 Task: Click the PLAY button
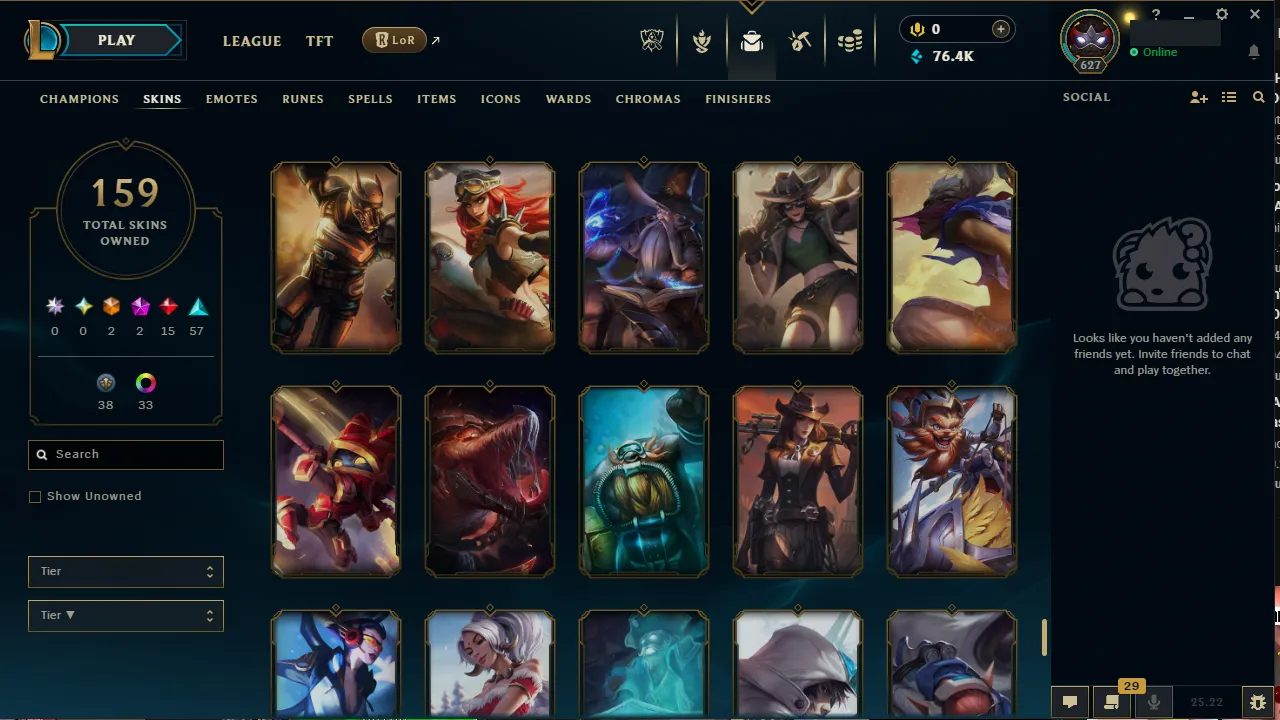pyautogui.click(x=116, y=40)
